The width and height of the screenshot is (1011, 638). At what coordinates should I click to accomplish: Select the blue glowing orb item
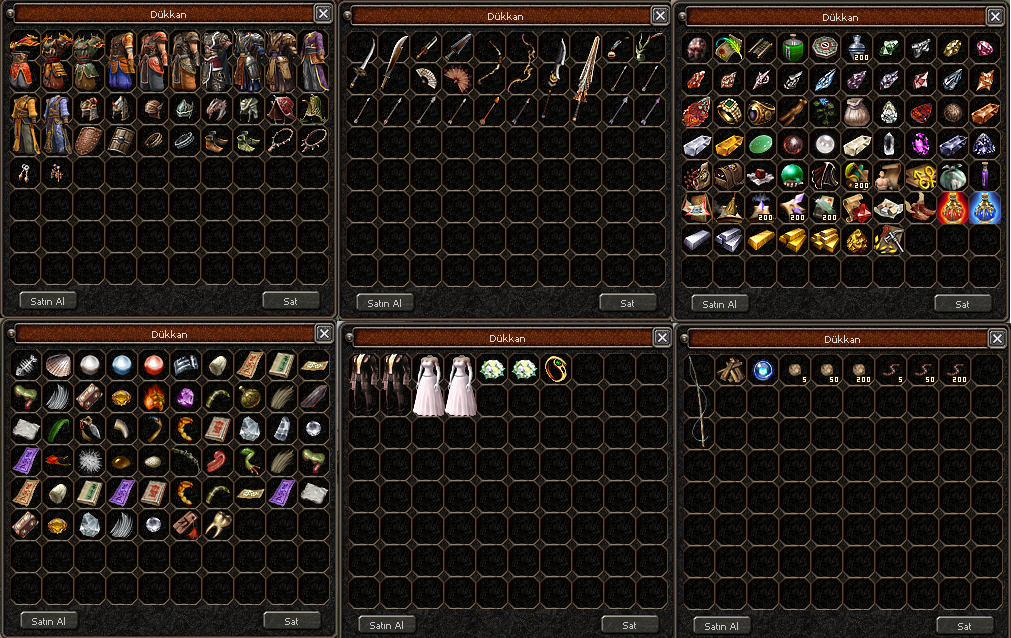pyautogui.click(x=762, y=370)
